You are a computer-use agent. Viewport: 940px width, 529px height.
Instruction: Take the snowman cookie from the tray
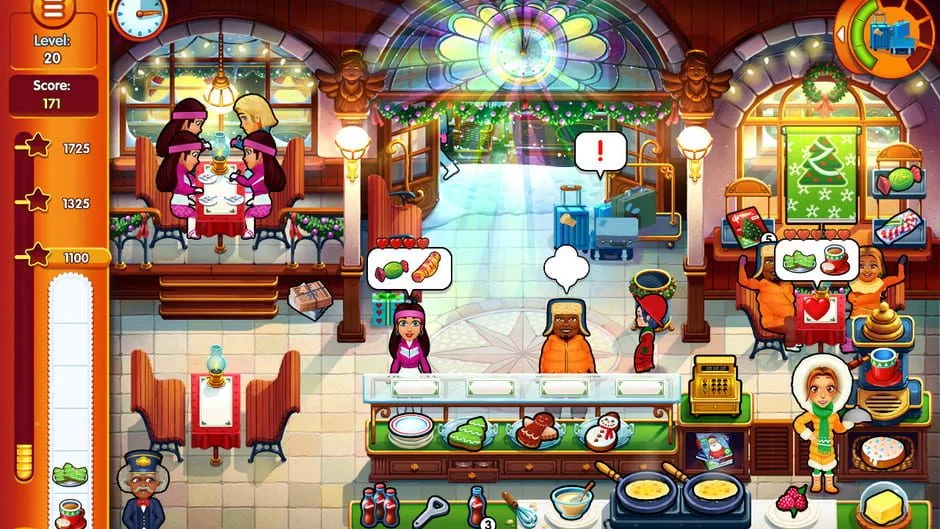(x=602, y=431)
